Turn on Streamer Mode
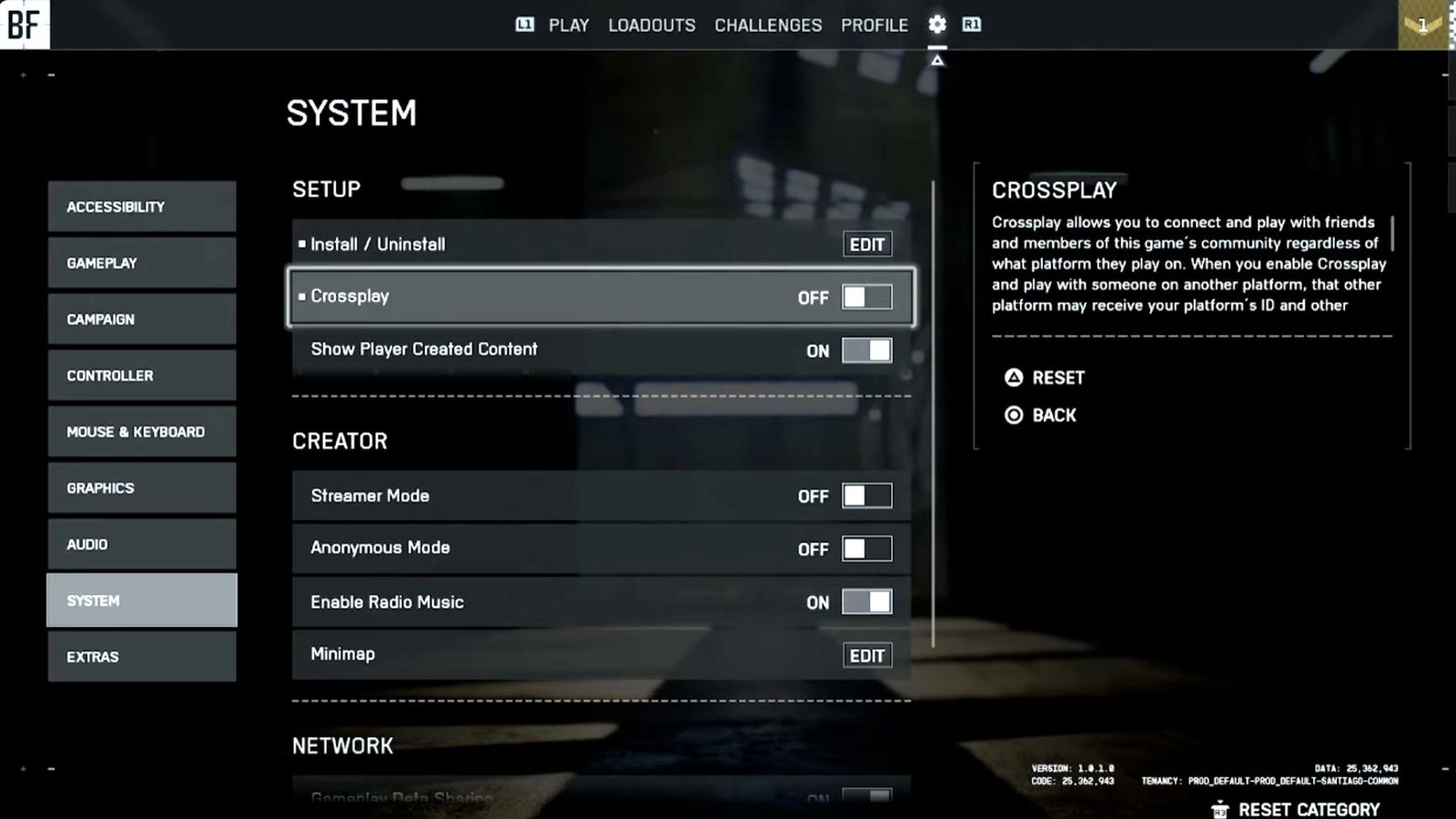Viewport: 1456px width, 819px height. tap(866, 495)
